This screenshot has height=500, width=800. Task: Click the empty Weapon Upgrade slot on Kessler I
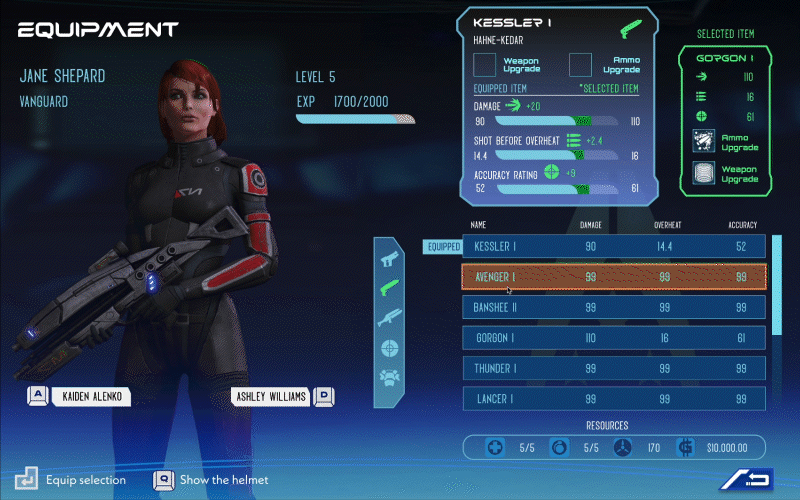pos(485,66)
